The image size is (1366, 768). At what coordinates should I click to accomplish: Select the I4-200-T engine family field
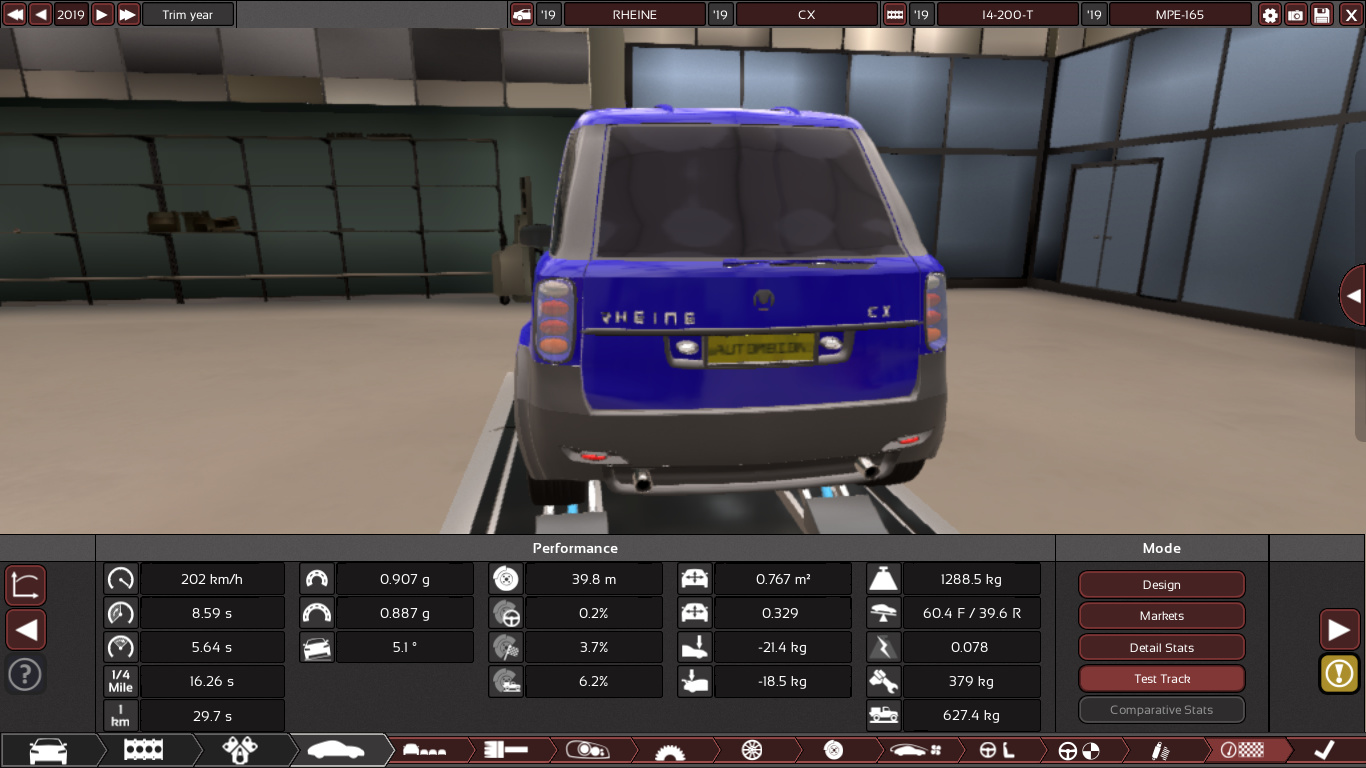click(x=1007, y=15)
